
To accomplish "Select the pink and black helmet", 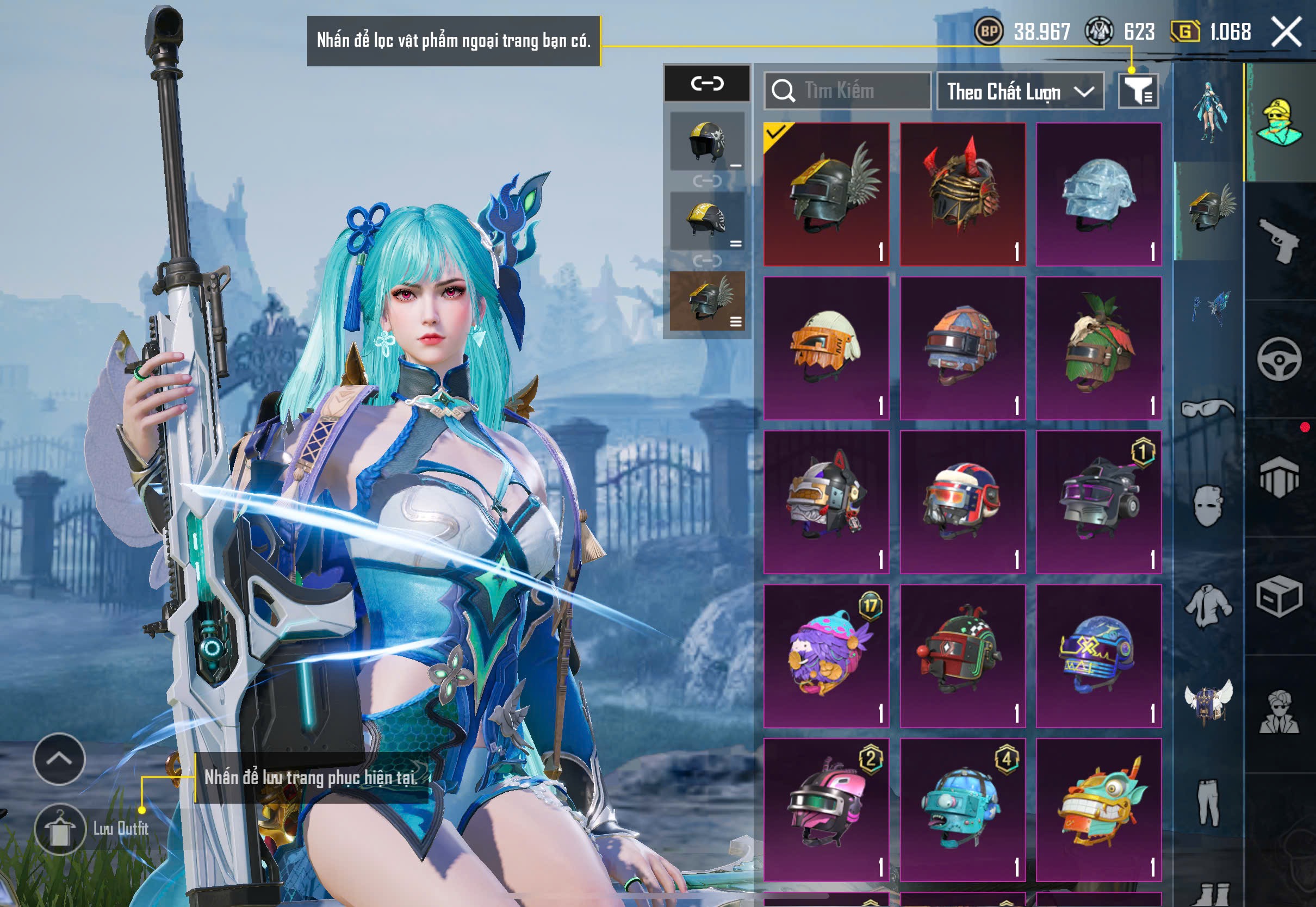I will tap(826, 809).
